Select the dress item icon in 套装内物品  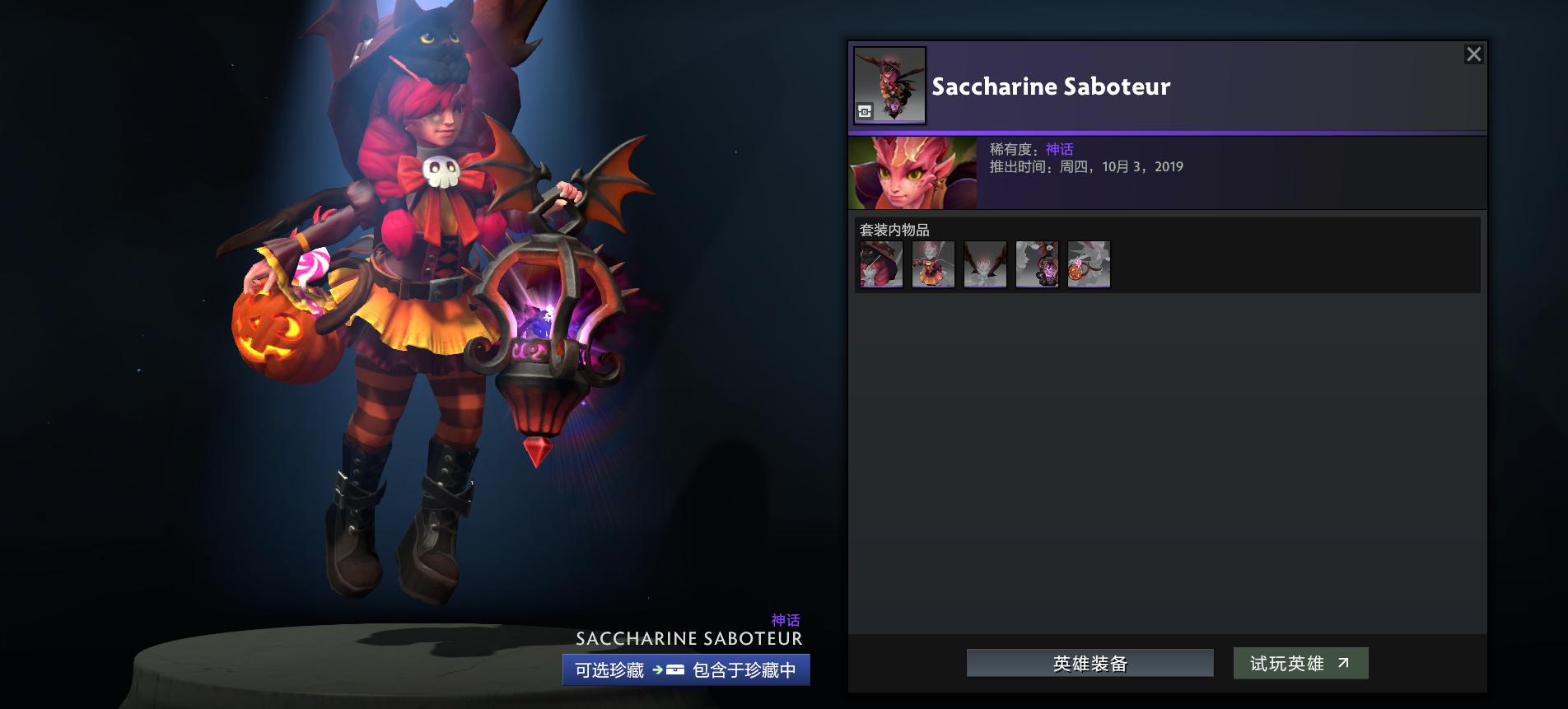coord(932,265)
